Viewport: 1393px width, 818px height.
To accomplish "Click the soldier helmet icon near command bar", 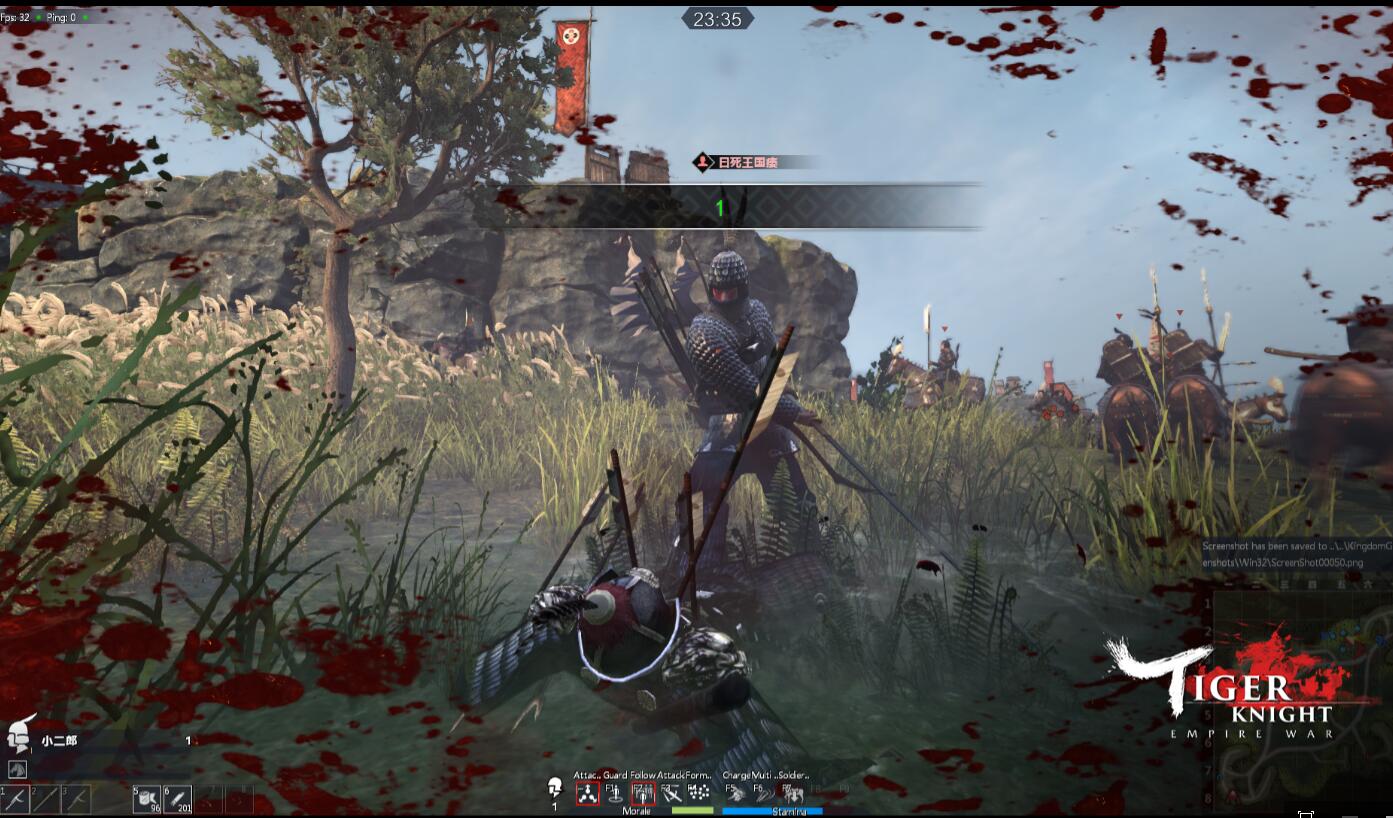I will click(x=555, y=788).
